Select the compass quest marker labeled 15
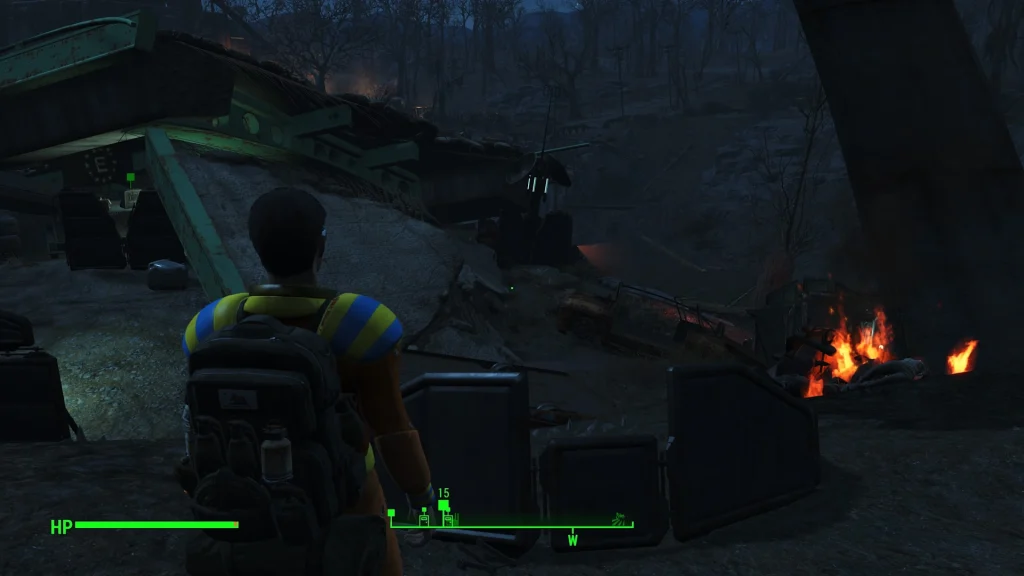1024x576 pixels. coord(443,506)
